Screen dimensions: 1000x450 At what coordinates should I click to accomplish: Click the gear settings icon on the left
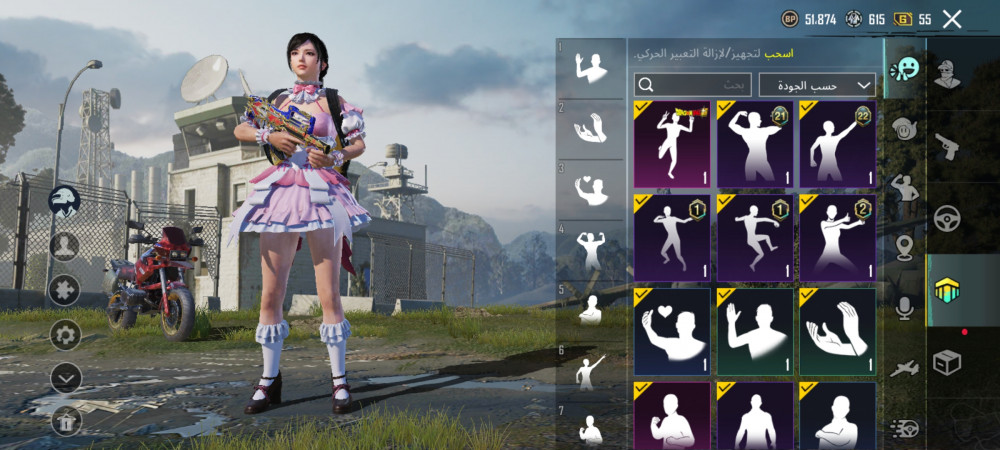pos(65,334)
